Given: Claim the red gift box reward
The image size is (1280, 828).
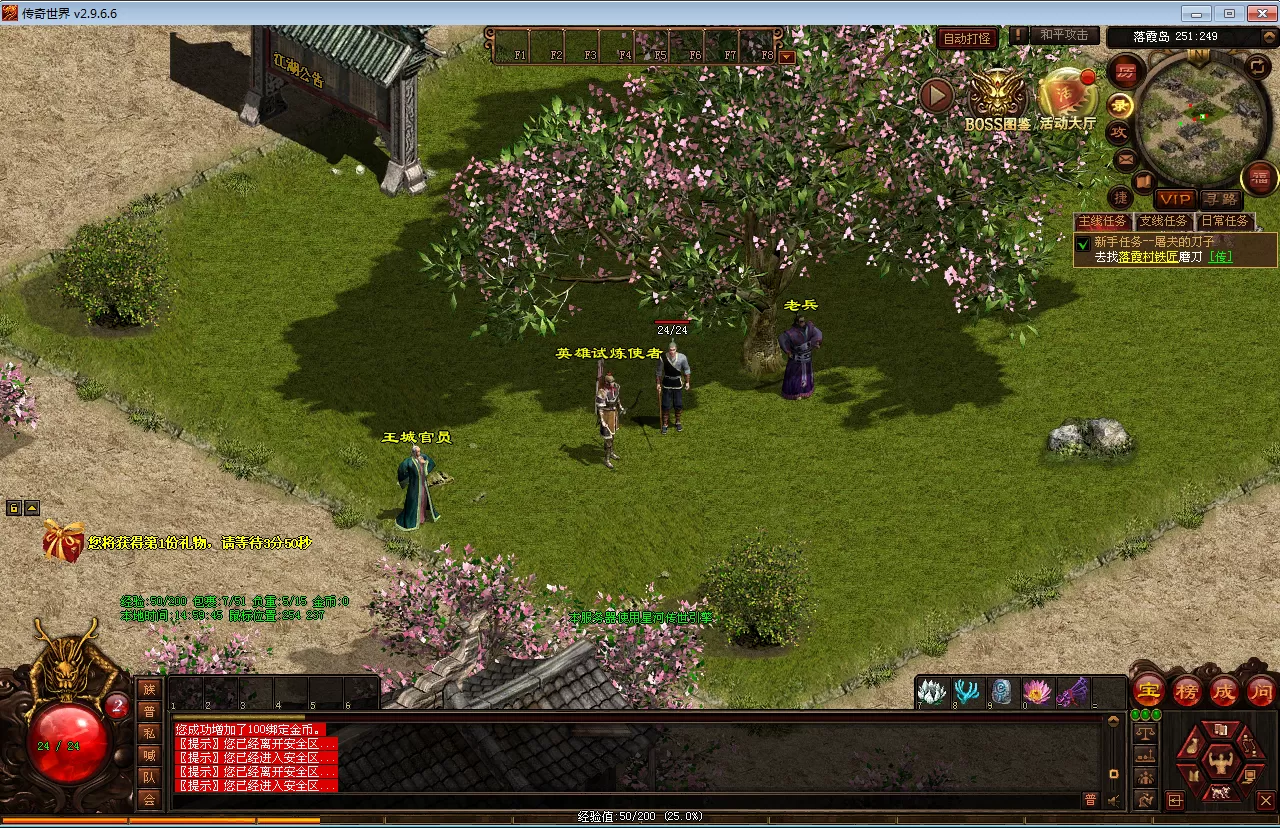Looking at the screenshot, I should click(63, 541).
